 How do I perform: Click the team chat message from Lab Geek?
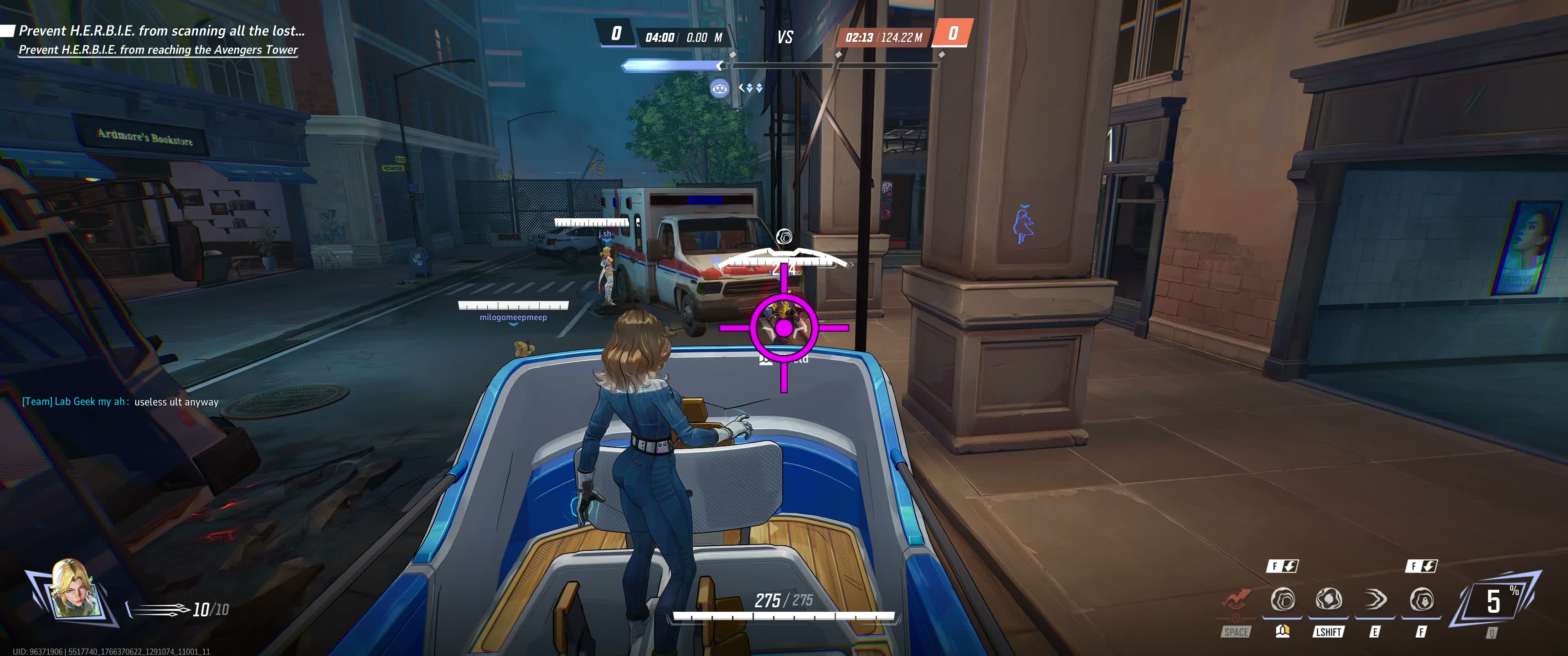point(120,402)
